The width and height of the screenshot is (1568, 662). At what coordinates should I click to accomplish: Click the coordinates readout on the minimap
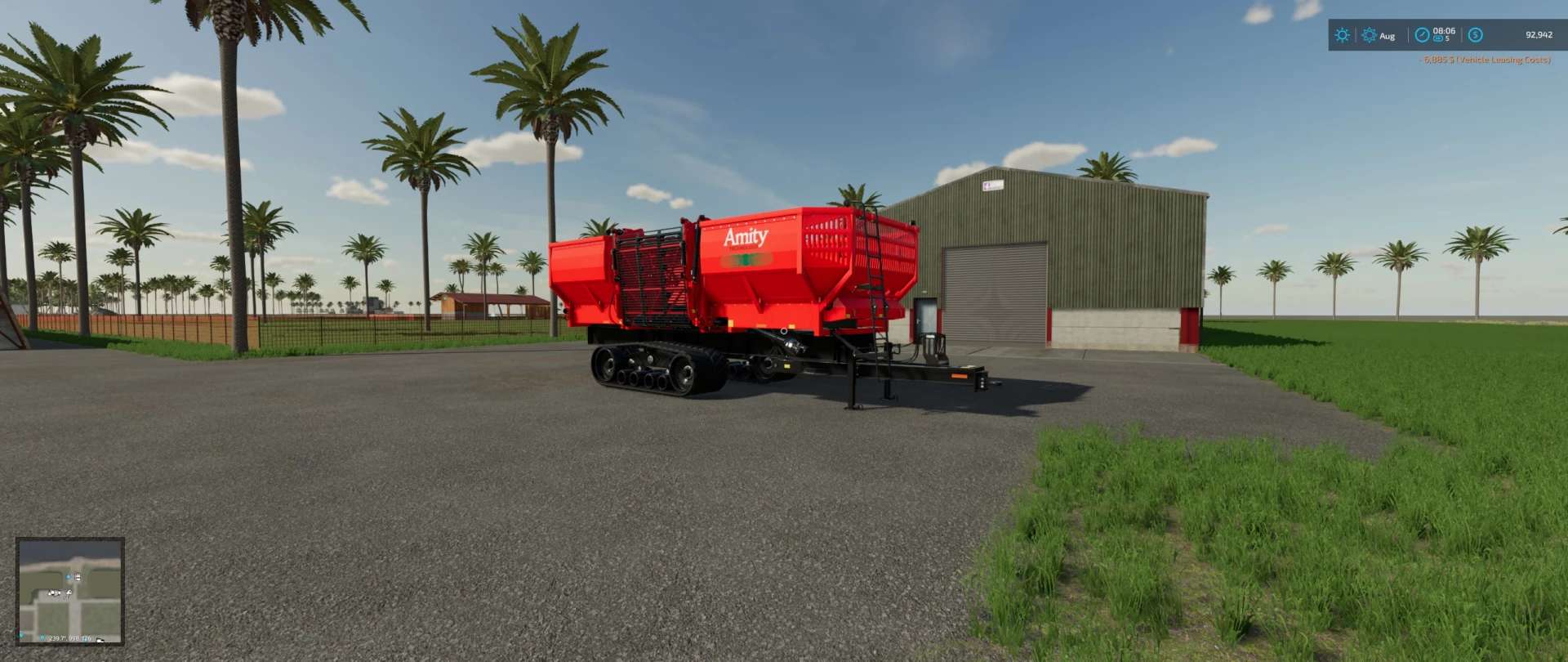coord(69,638)
